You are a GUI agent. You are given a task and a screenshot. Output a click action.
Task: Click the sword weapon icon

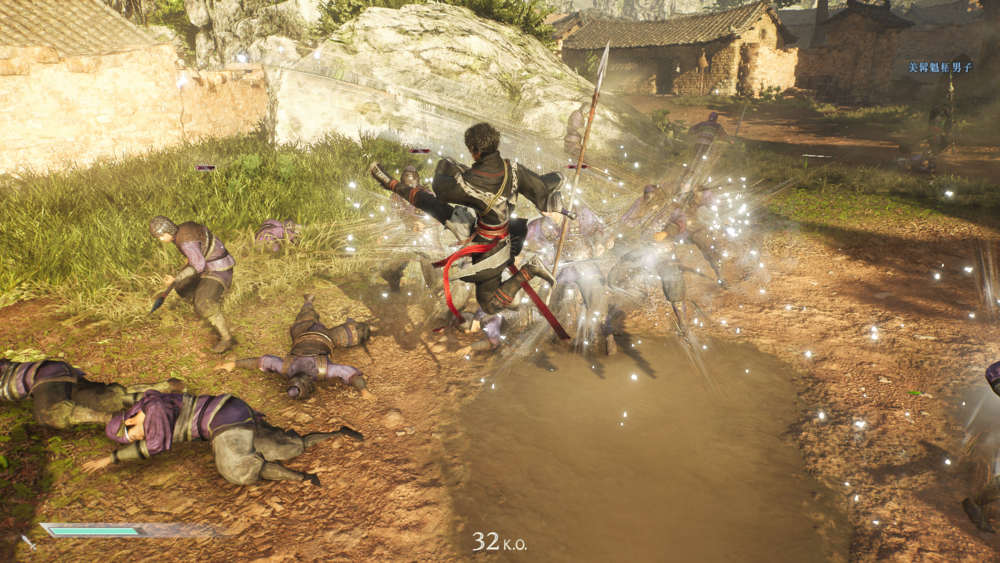pyautogui.click(x=28, y=542)
